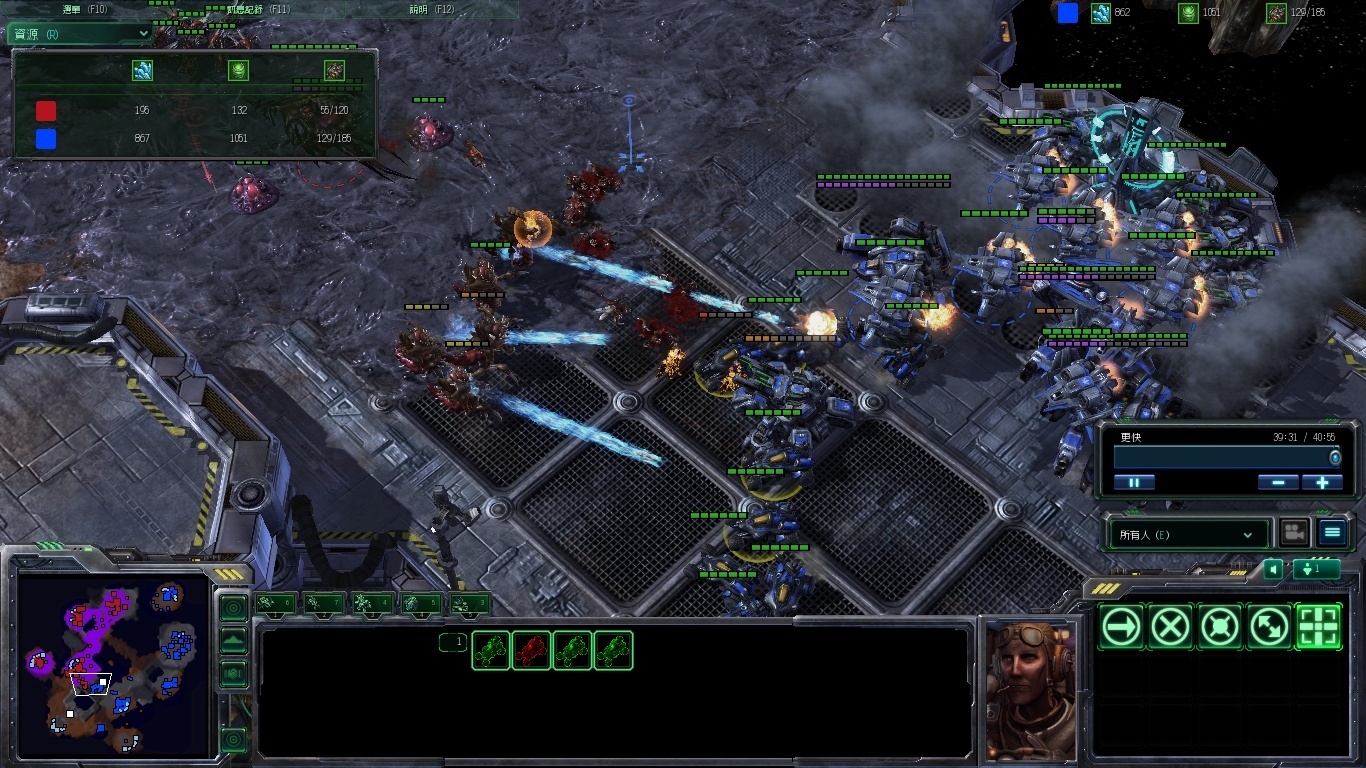
Task: Open the 所有人 (E) vision dropdown
Action: pyautogui.click(x=1186, y=535)
